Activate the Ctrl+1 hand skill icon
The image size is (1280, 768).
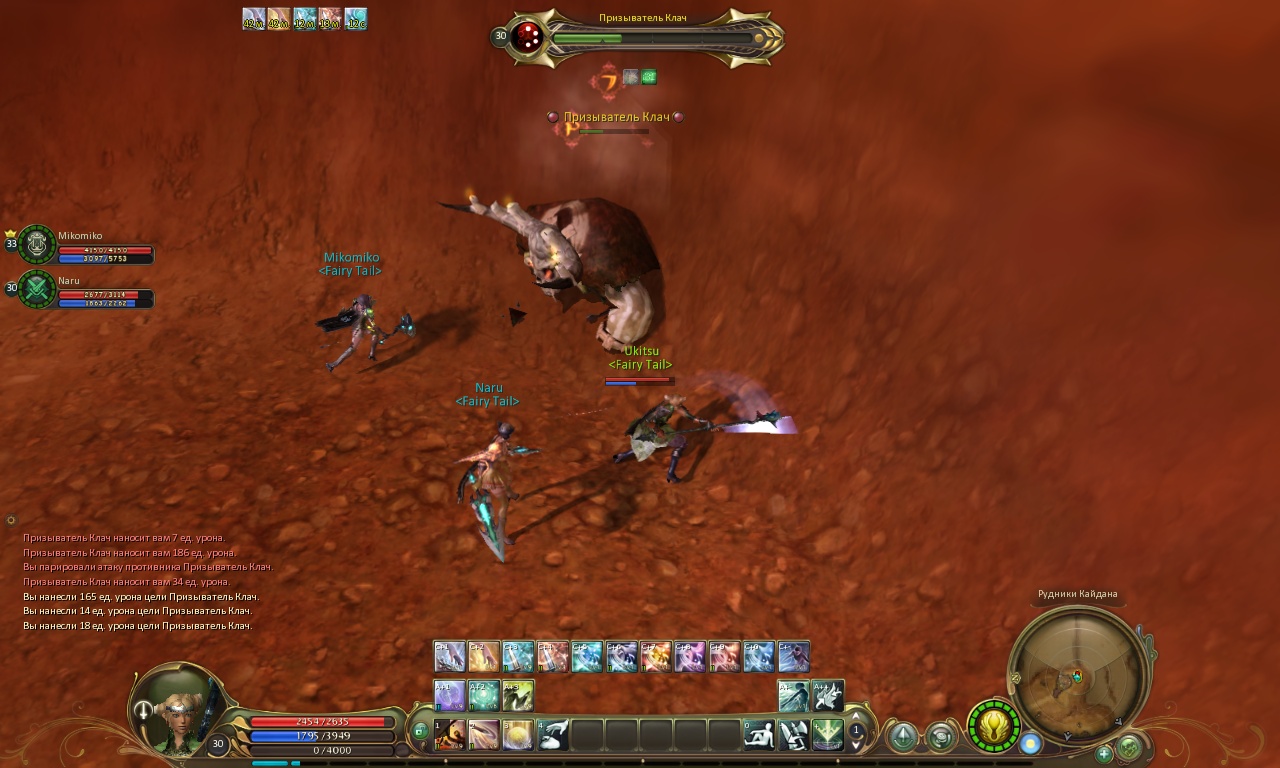pos(449,656)
